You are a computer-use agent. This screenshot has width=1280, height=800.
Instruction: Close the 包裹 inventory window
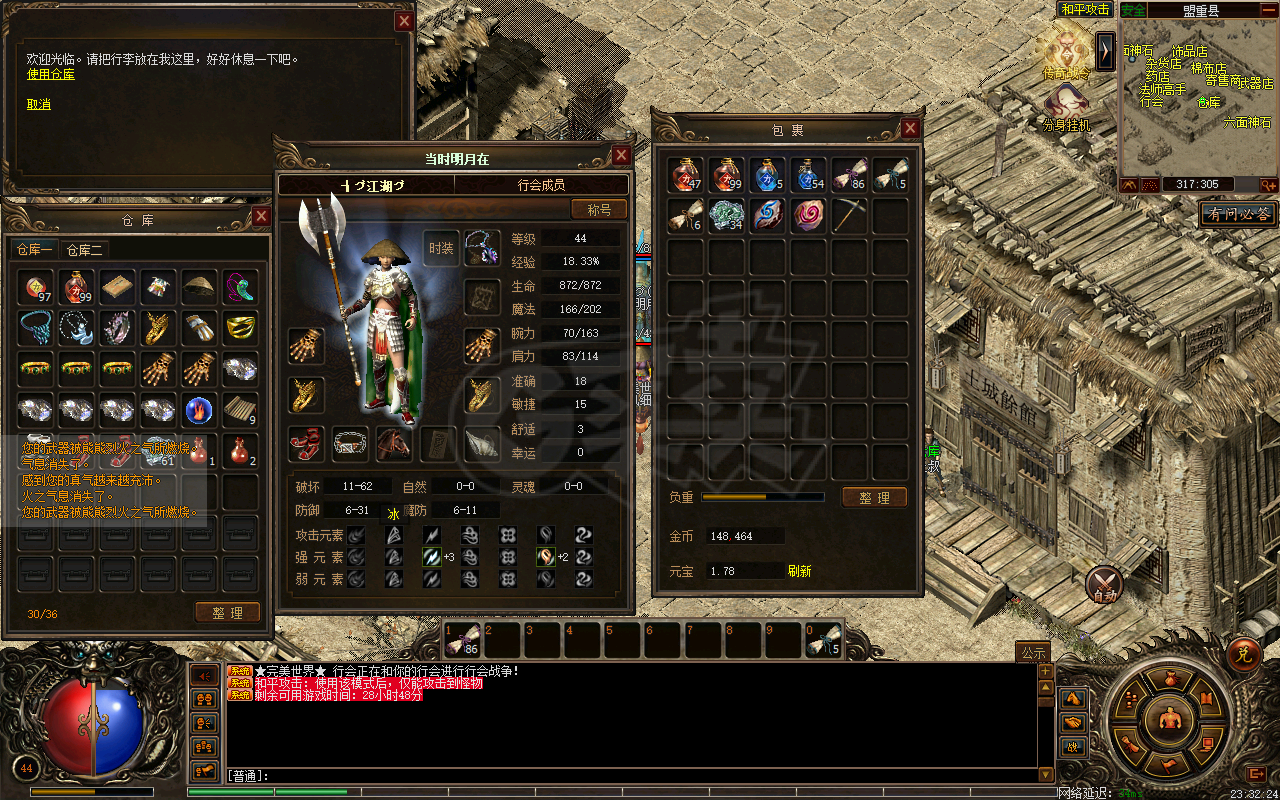click(910, 128)
